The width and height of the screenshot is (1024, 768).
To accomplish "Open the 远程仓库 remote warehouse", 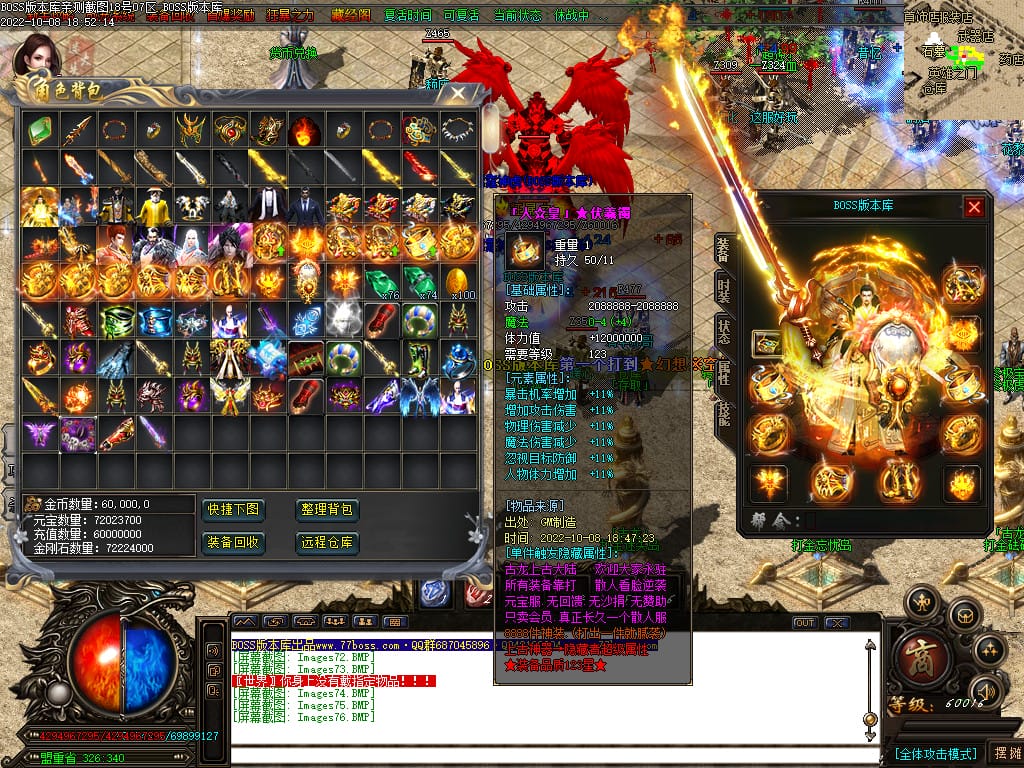I will (x=327, y=542).
